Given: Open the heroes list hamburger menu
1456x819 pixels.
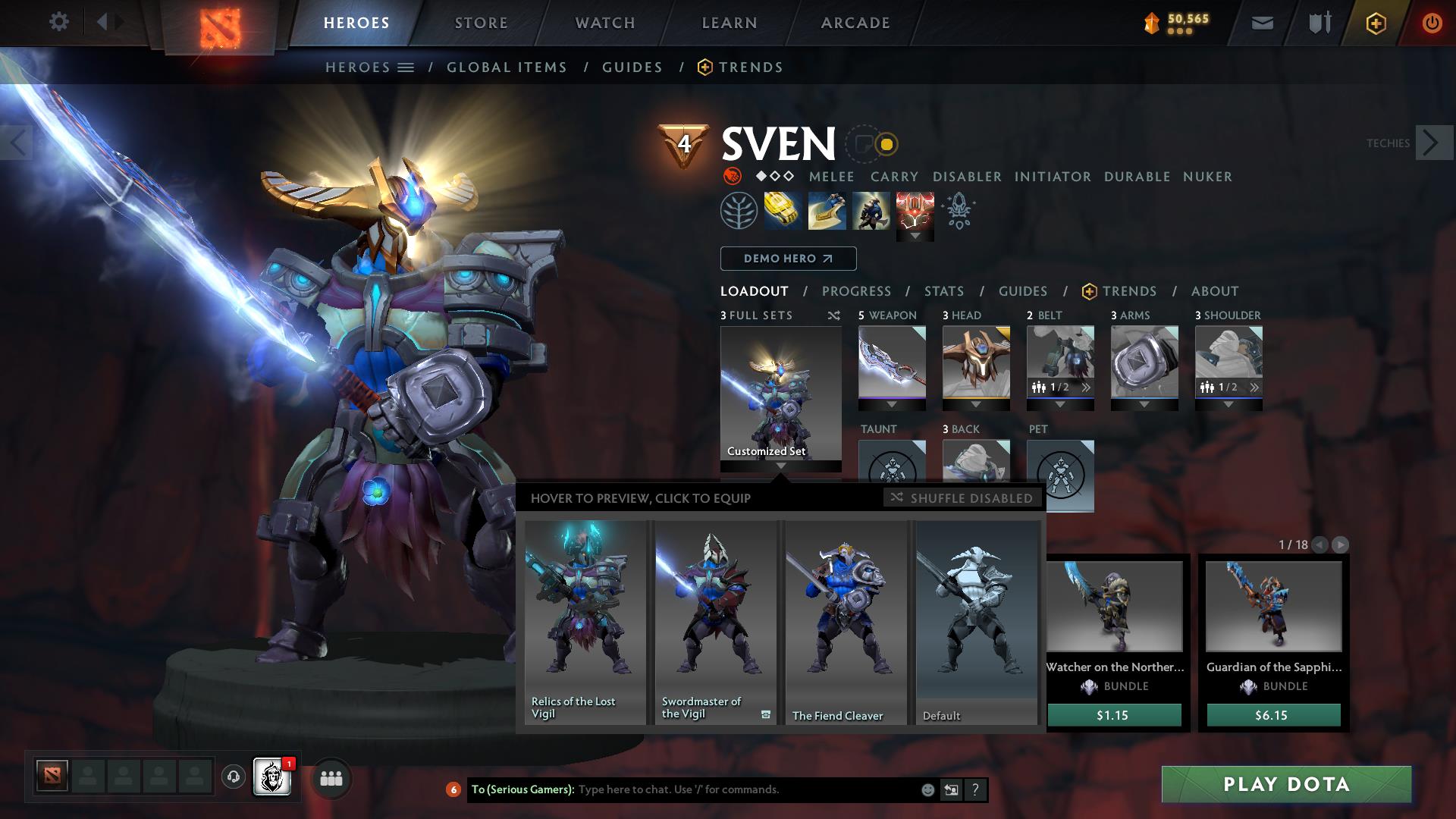Looking at the screenshot, I should (x=406, y=67).
